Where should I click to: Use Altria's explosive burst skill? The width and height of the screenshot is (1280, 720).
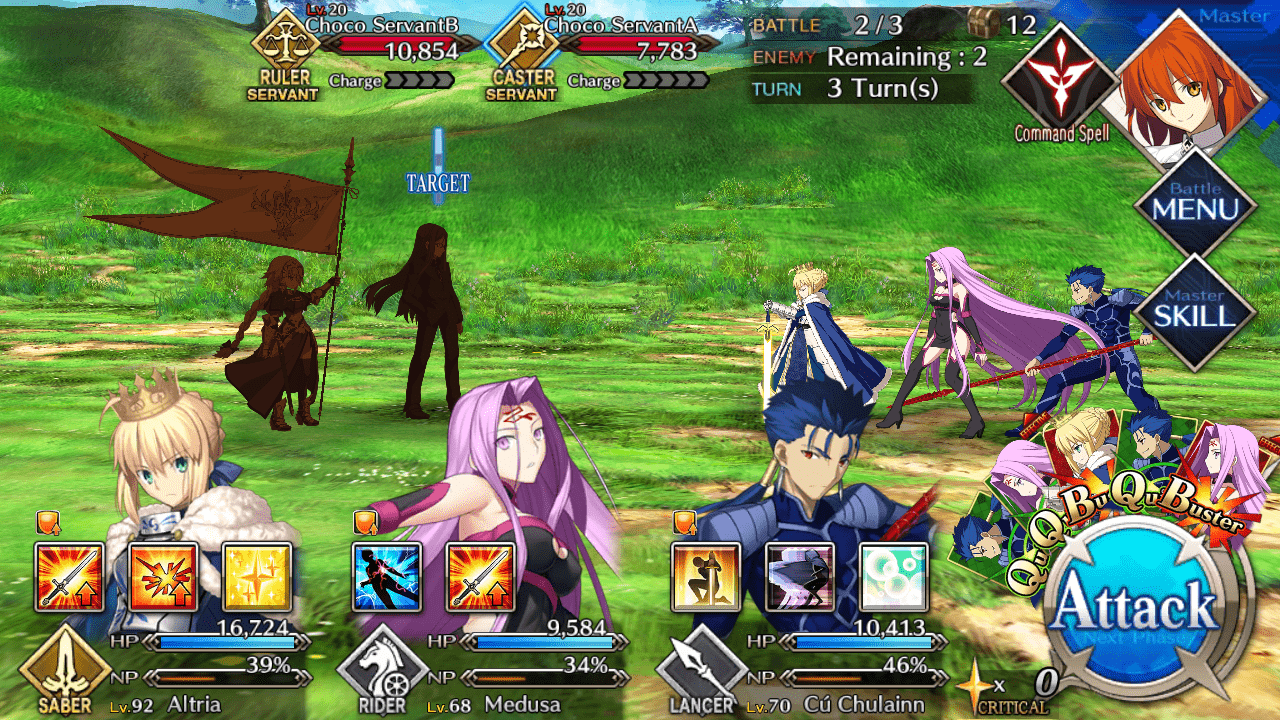point(163,577)
